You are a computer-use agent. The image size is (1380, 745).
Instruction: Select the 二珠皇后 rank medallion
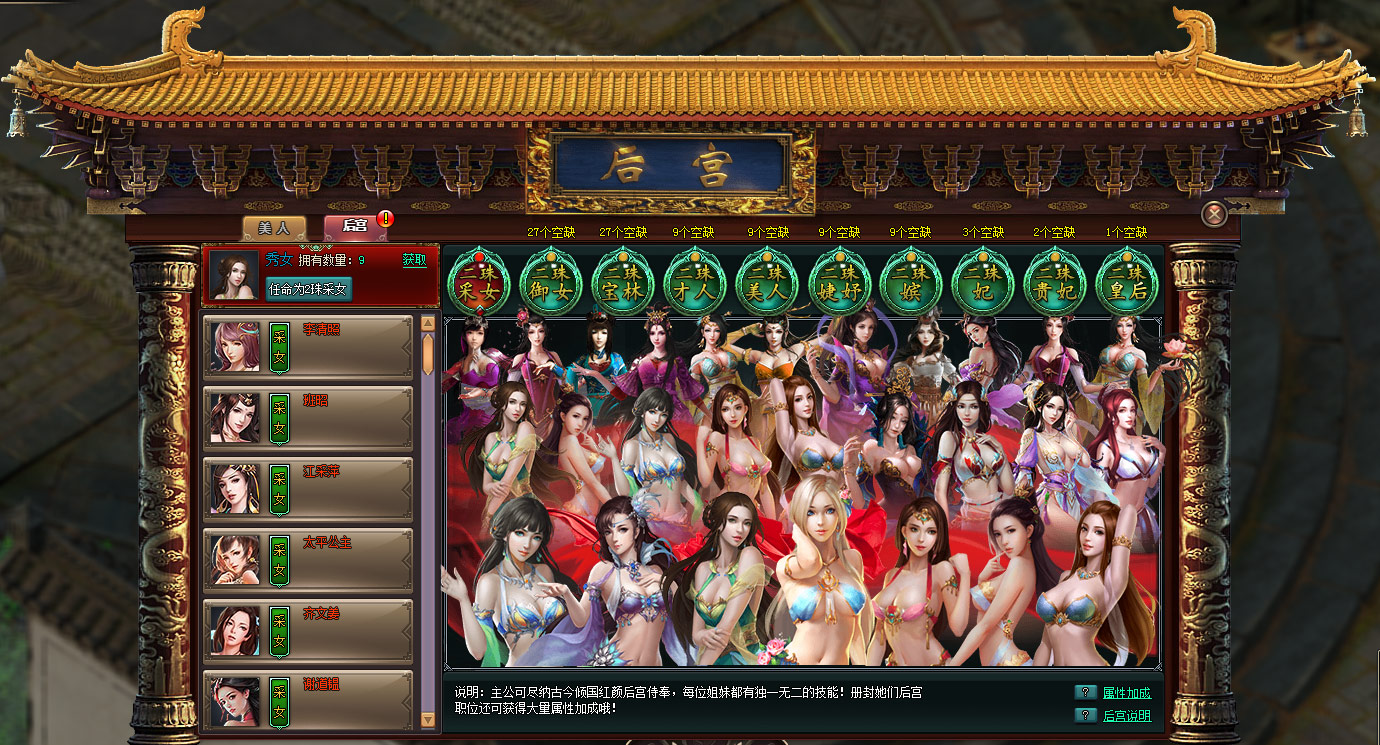point(1126,283)
